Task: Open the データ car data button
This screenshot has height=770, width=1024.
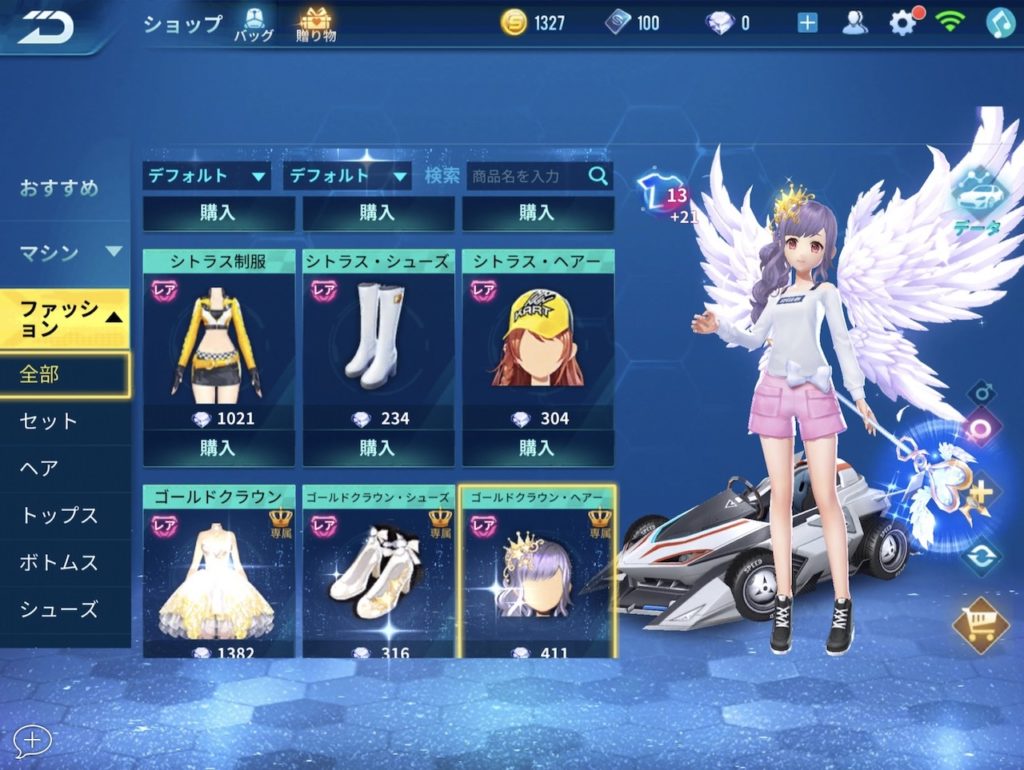Action: 976,200
